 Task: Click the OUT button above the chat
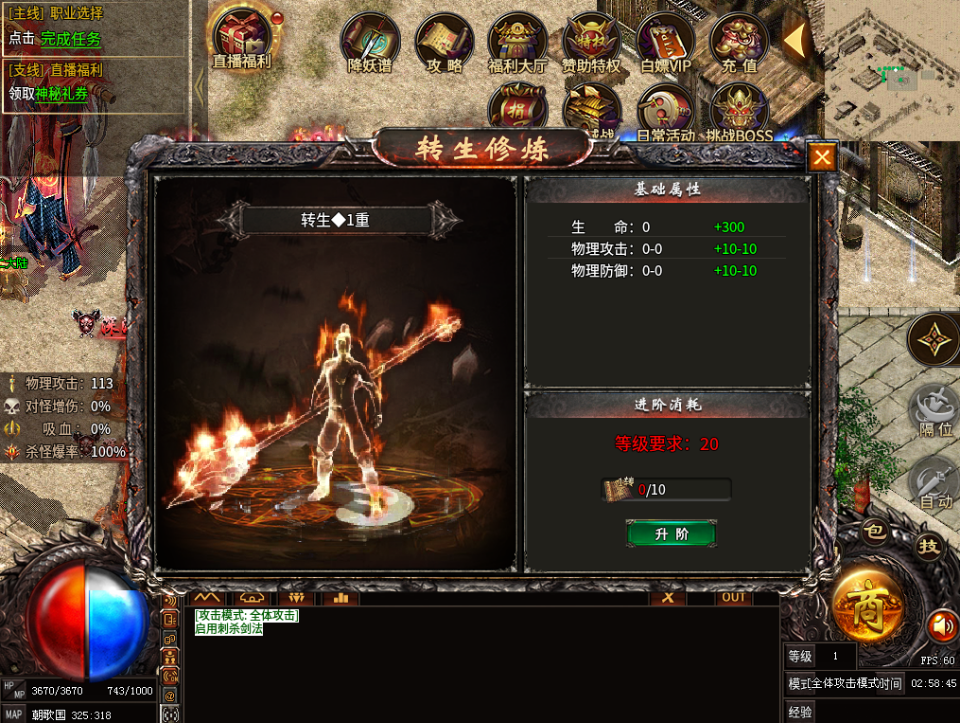[x=734, y=597]
